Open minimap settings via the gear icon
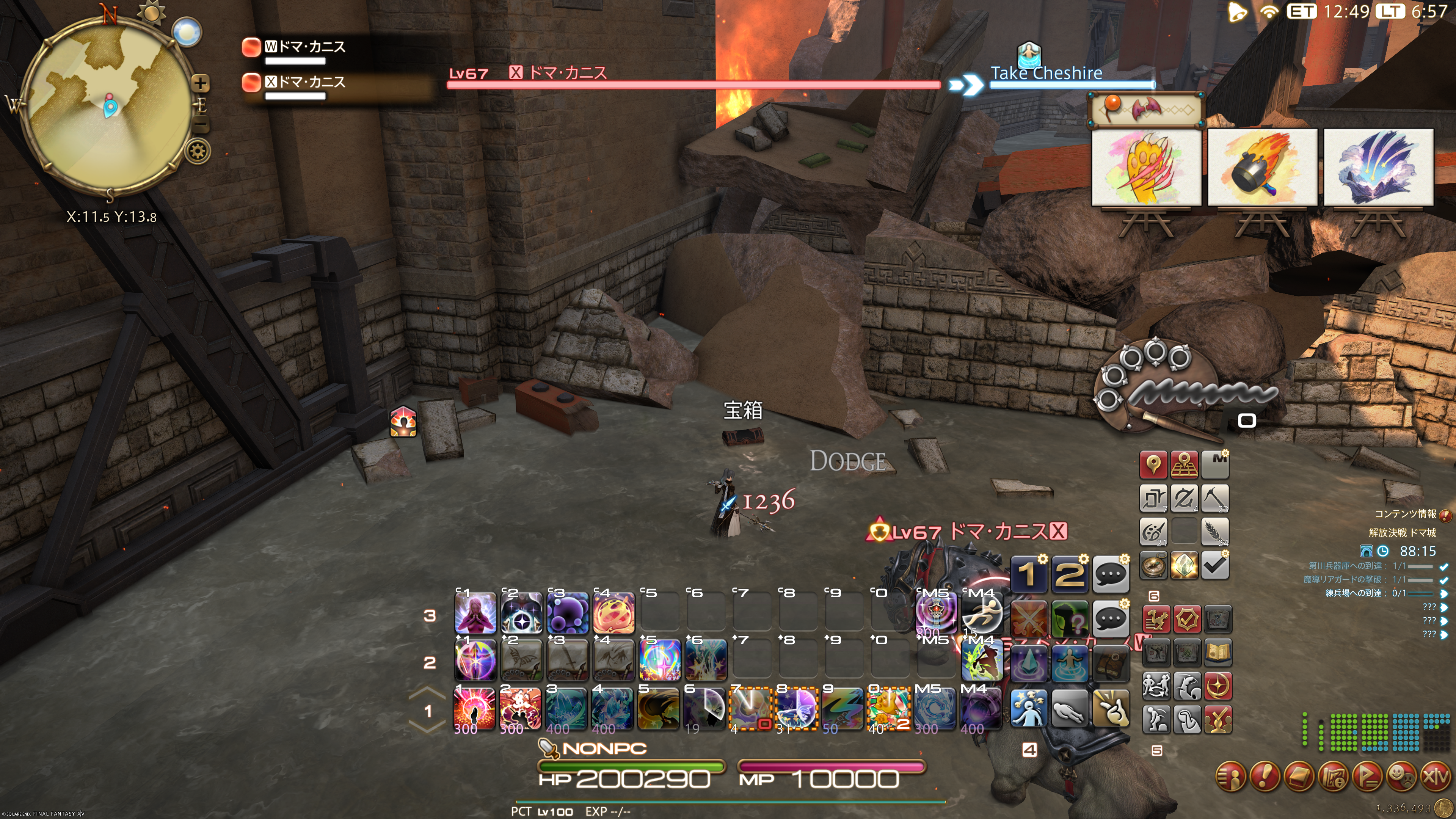The image size is (1456, 819). 198,152
